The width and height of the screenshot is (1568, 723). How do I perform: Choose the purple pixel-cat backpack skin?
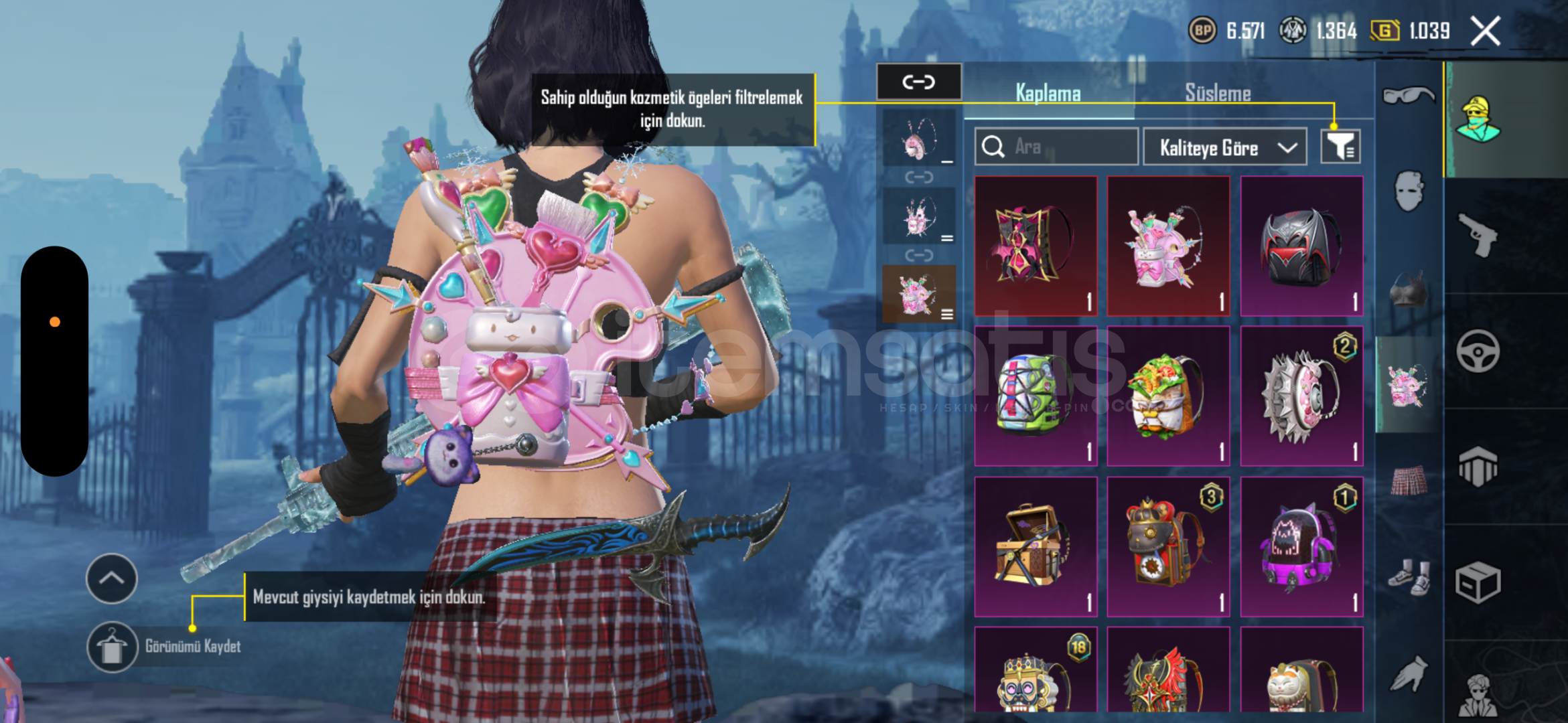(x=1301, y=546)
